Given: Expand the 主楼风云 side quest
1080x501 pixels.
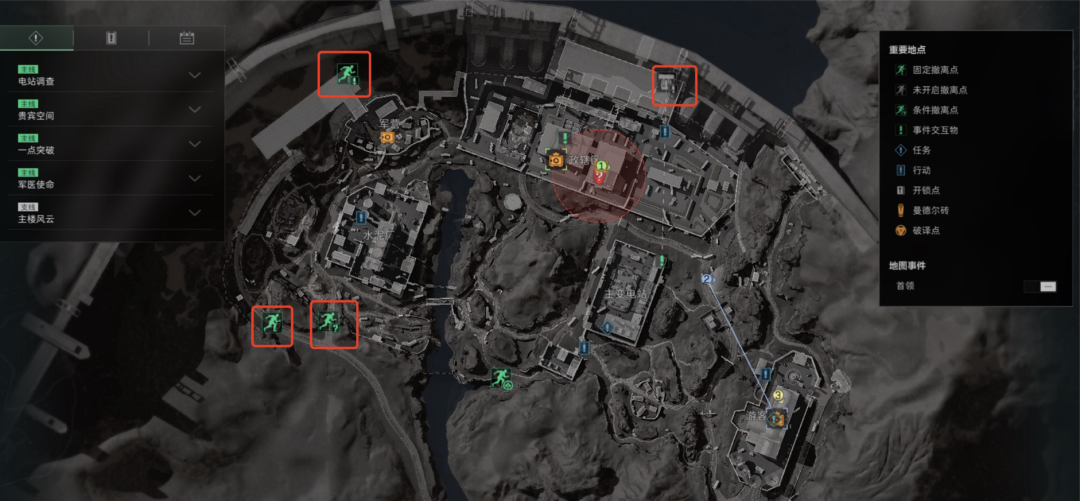Looking at the screenshot, I should (x=195, y=212).
